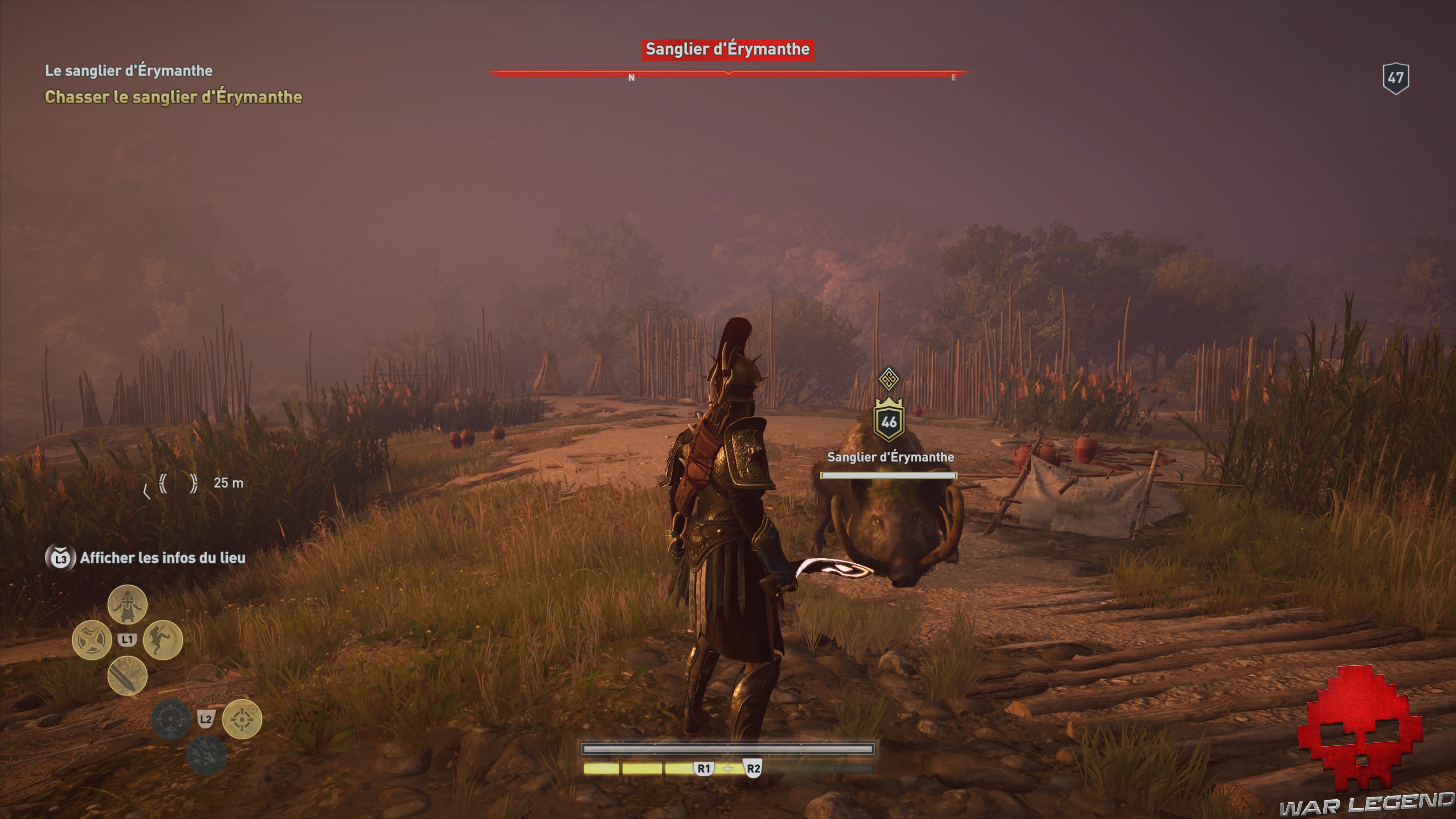Select the Sparta Kick ability

pyautogui.click(x=162, y=639)
